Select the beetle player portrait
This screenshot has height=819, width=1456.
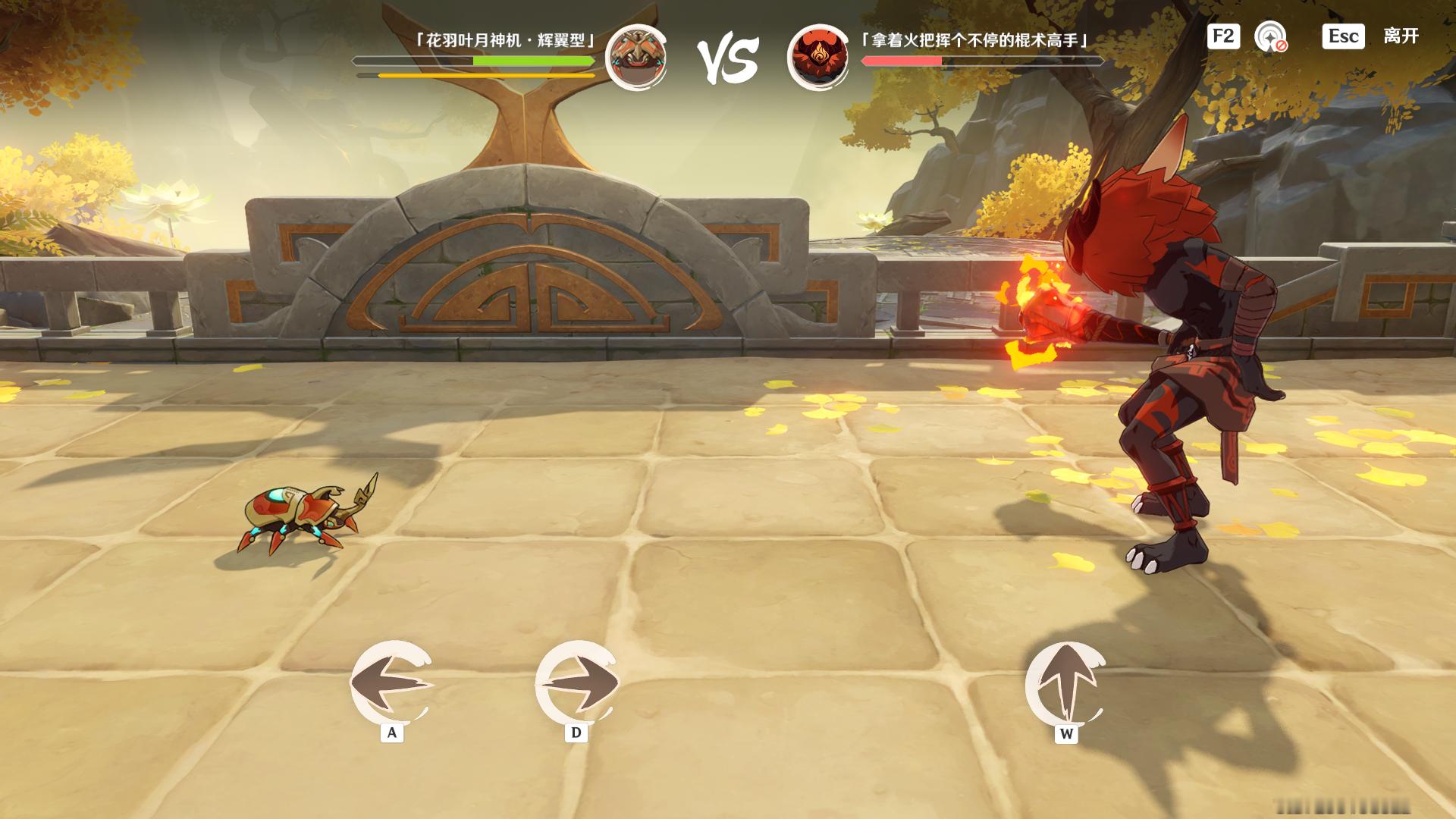[x=636, y=58]
